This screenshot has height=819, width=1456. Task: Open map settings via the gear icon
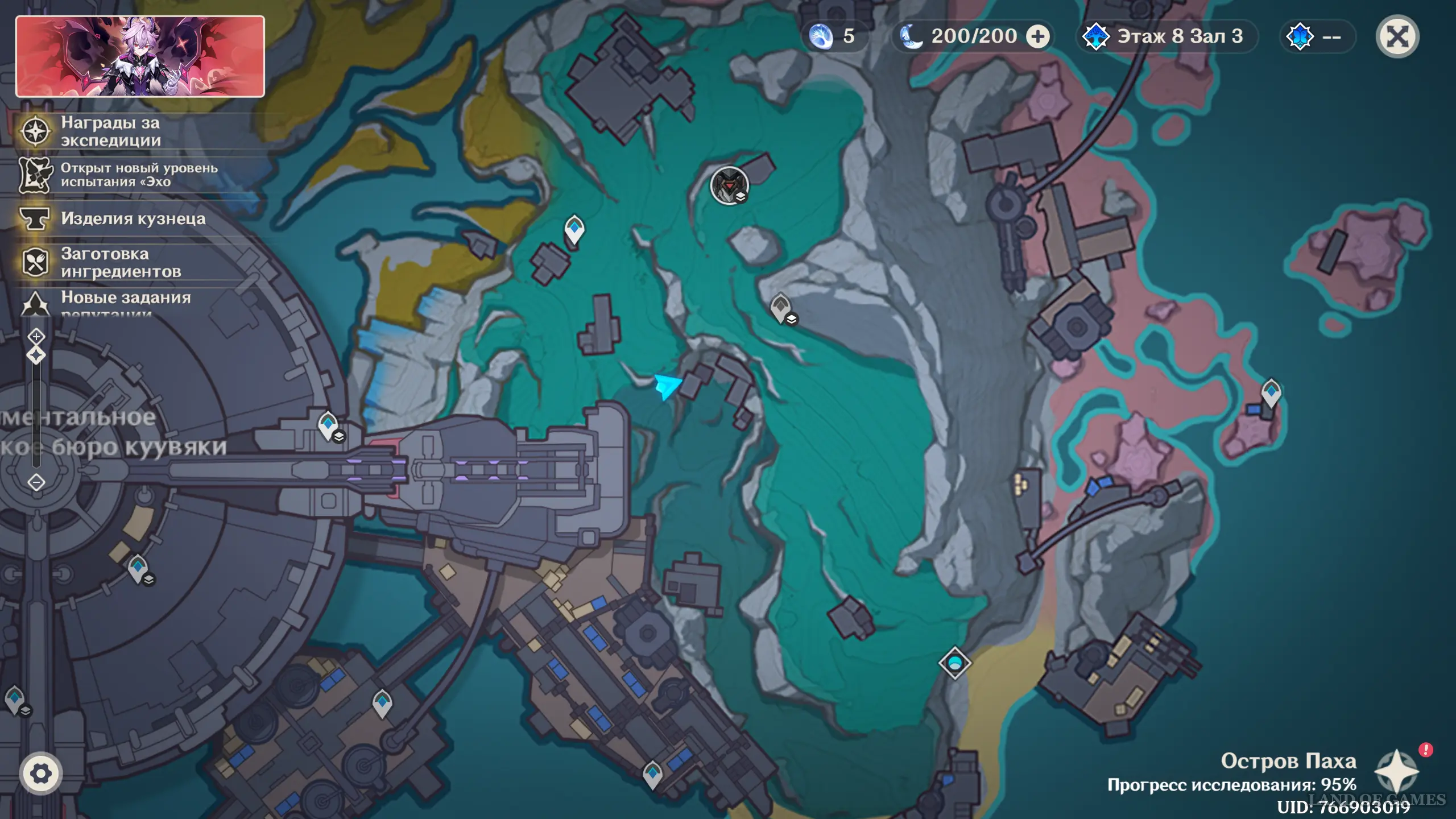(40, 773)
